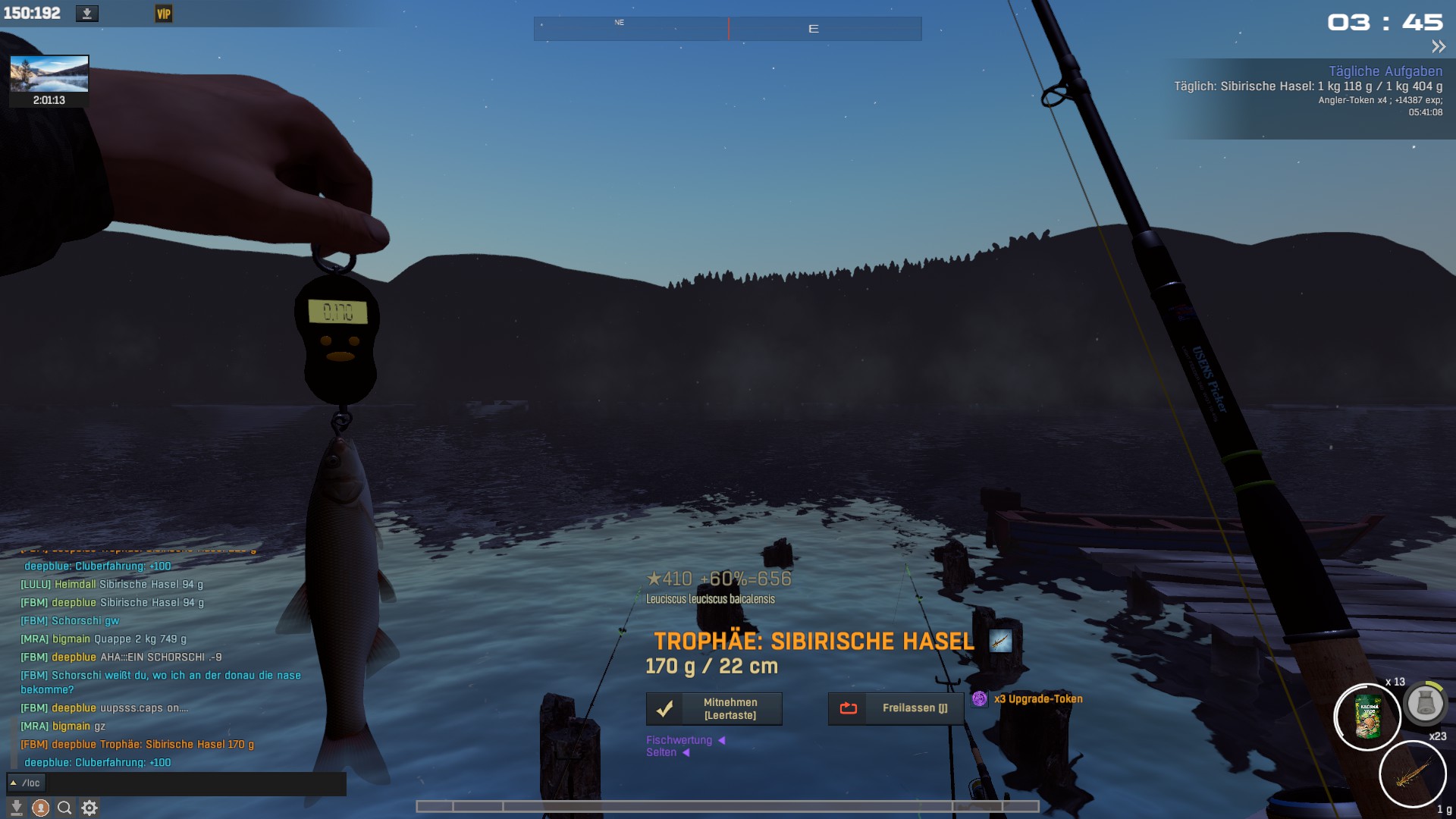Screen dimensions: 1456x819
Task: Keep the fish with Mitnehmen
Action: click(714, 709)
